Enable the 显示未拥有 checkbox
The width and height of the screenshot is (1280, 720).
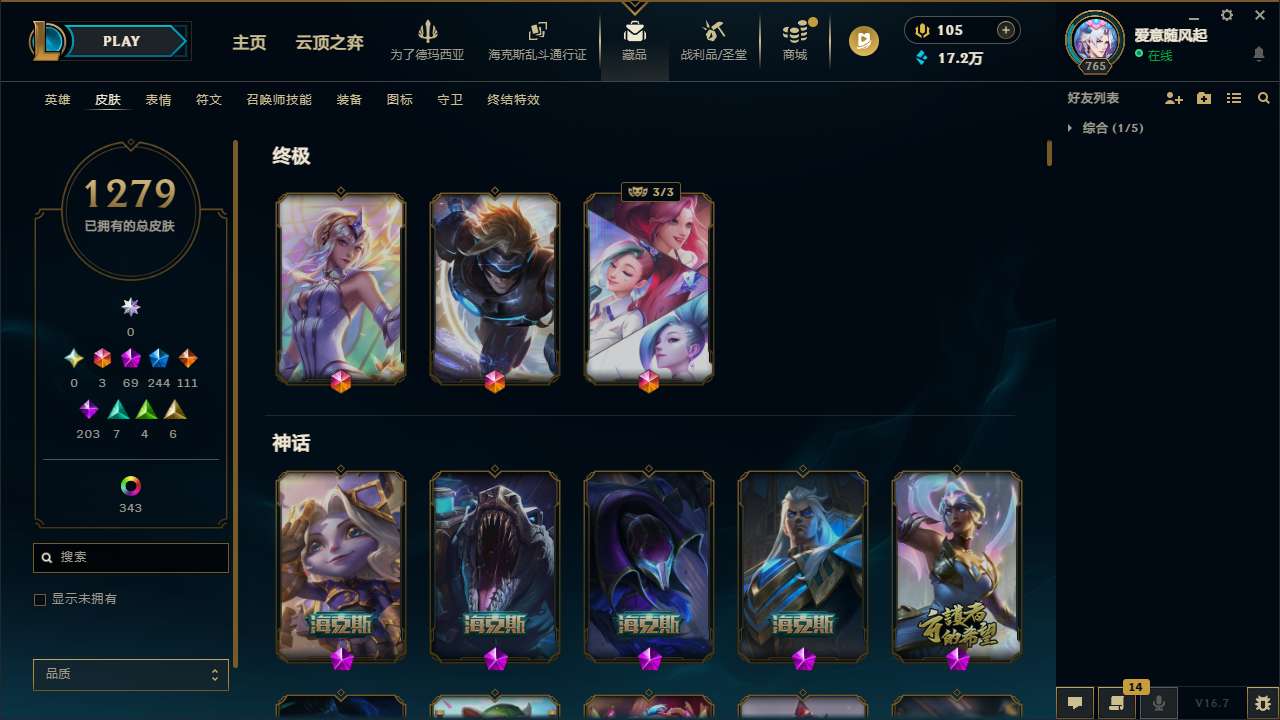(x=40, y=599)
